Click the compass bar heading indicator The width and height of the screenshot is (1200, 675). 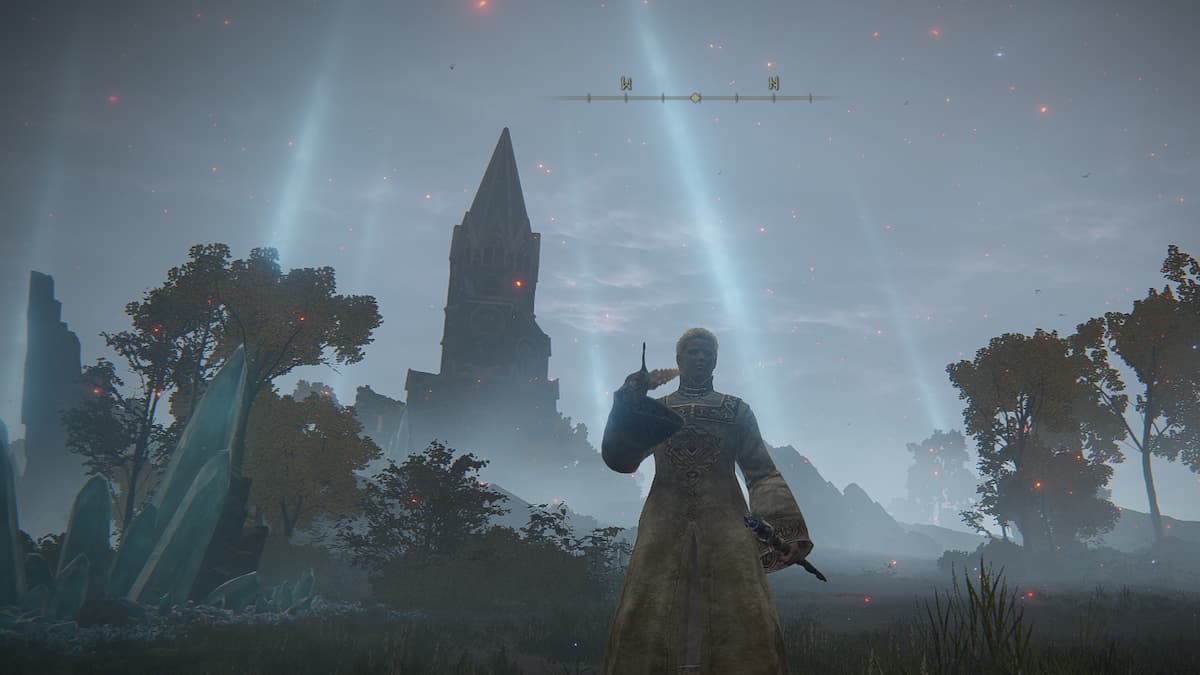point(696,97)
